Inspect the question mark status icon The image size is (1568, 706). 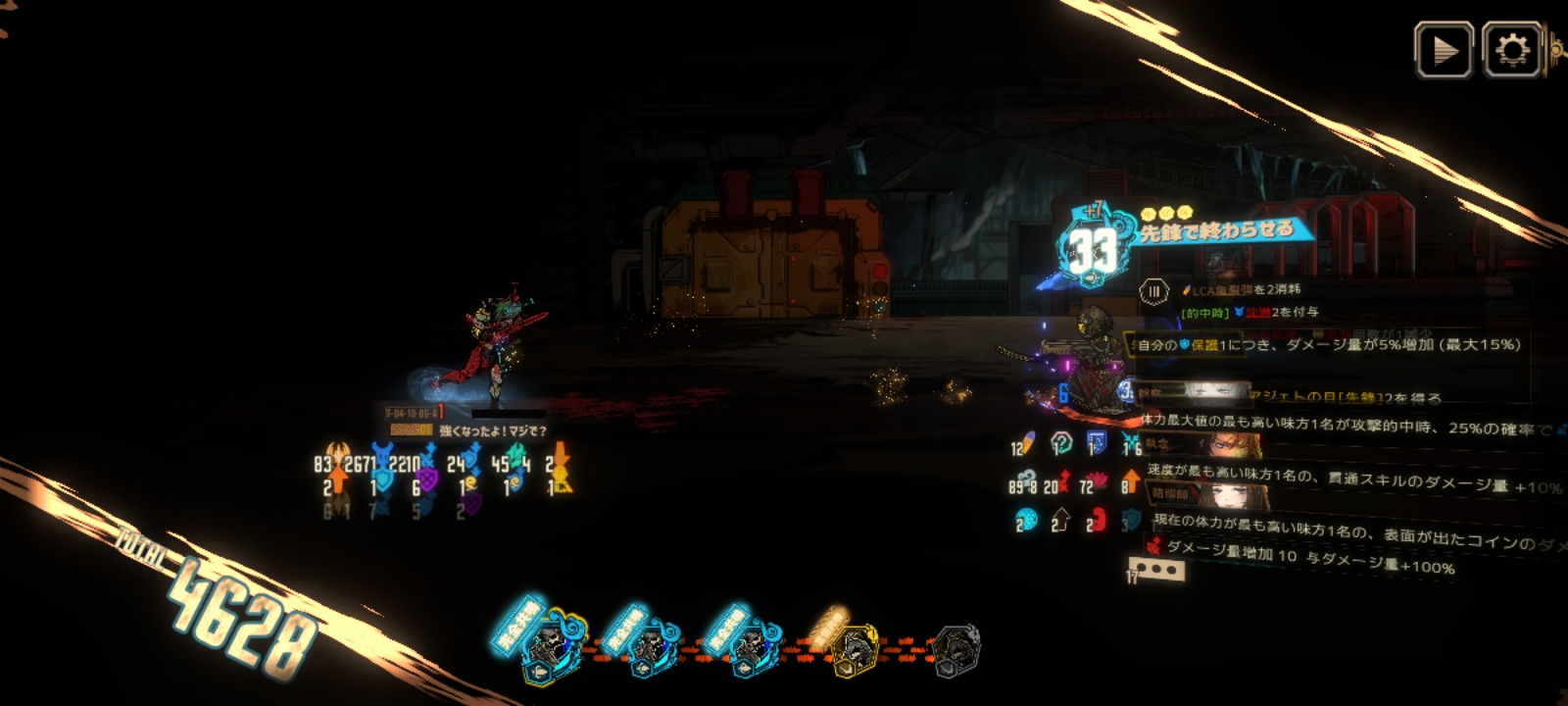1061,444
